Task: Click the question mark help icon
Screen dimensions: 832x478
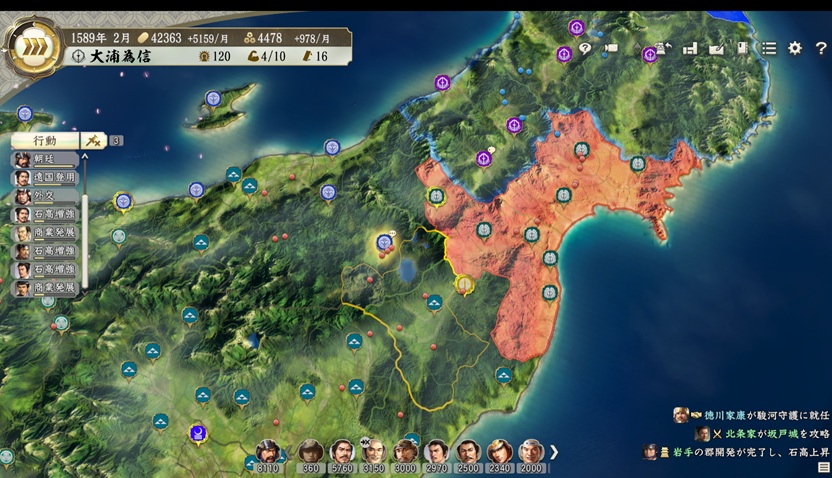Action: tap(821, 48)
